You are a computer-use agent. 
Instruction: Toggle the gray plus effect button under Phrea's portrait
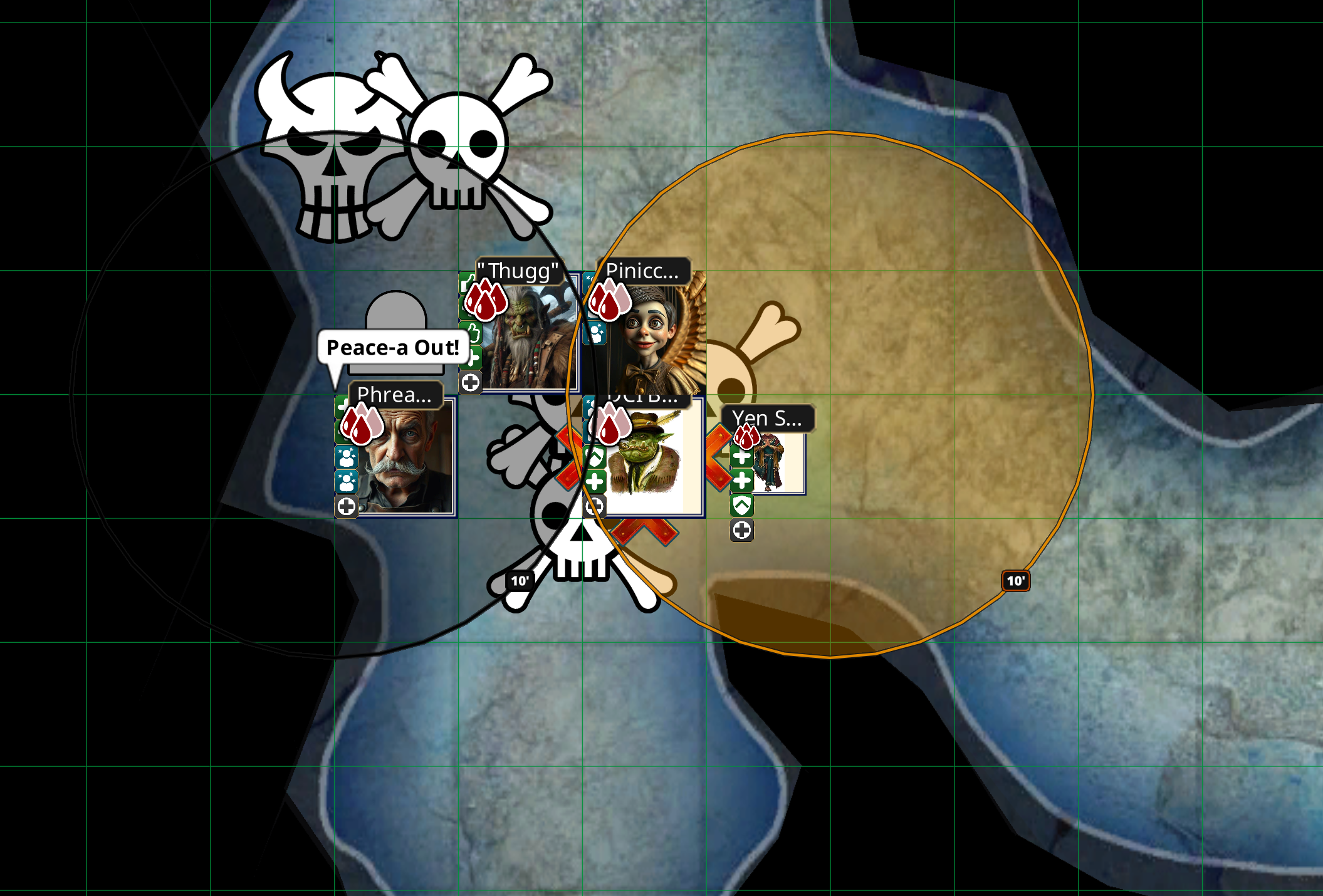coord(347,506)
